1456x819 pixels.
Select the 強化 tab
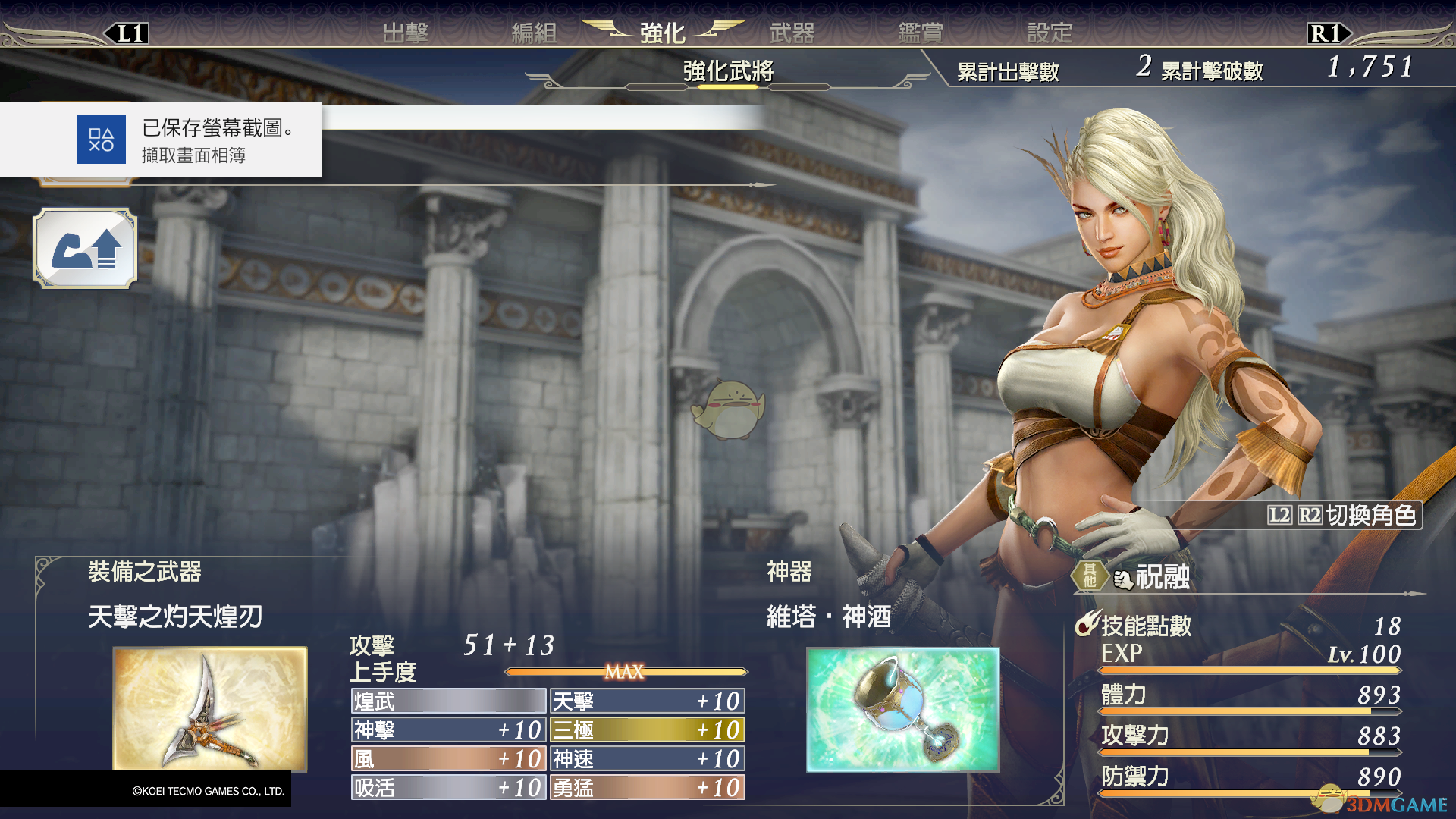(x=662, y=33)
